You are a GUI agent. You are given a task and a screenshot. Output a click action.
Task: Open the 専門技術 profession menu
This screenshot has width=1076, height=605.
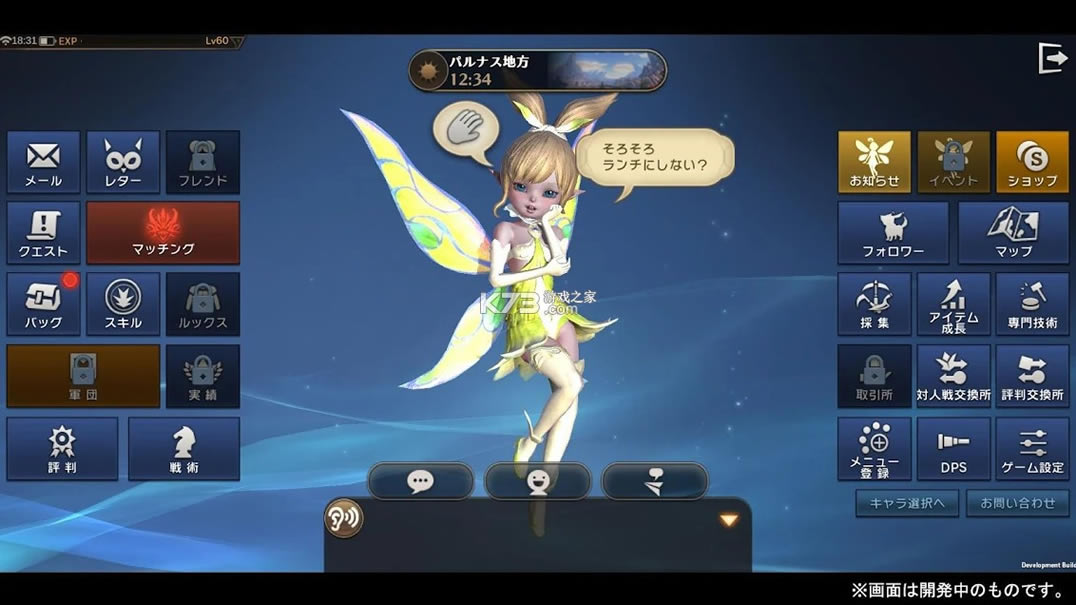click(1033, 304)
